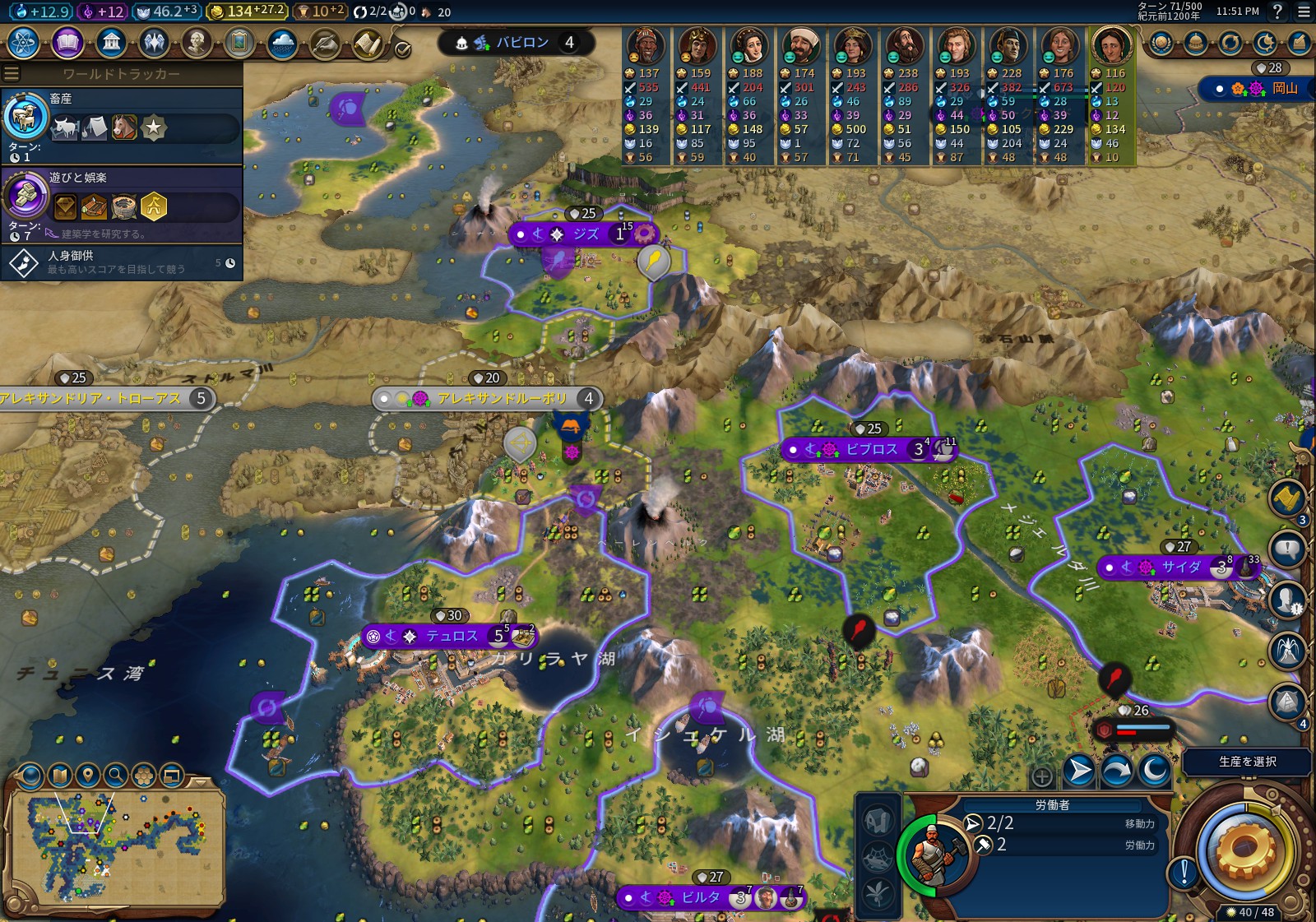The width and height of the screenshot is (1316, 922).
Task: Open the map pin tool above minimap
Action: tap(88, 775)
